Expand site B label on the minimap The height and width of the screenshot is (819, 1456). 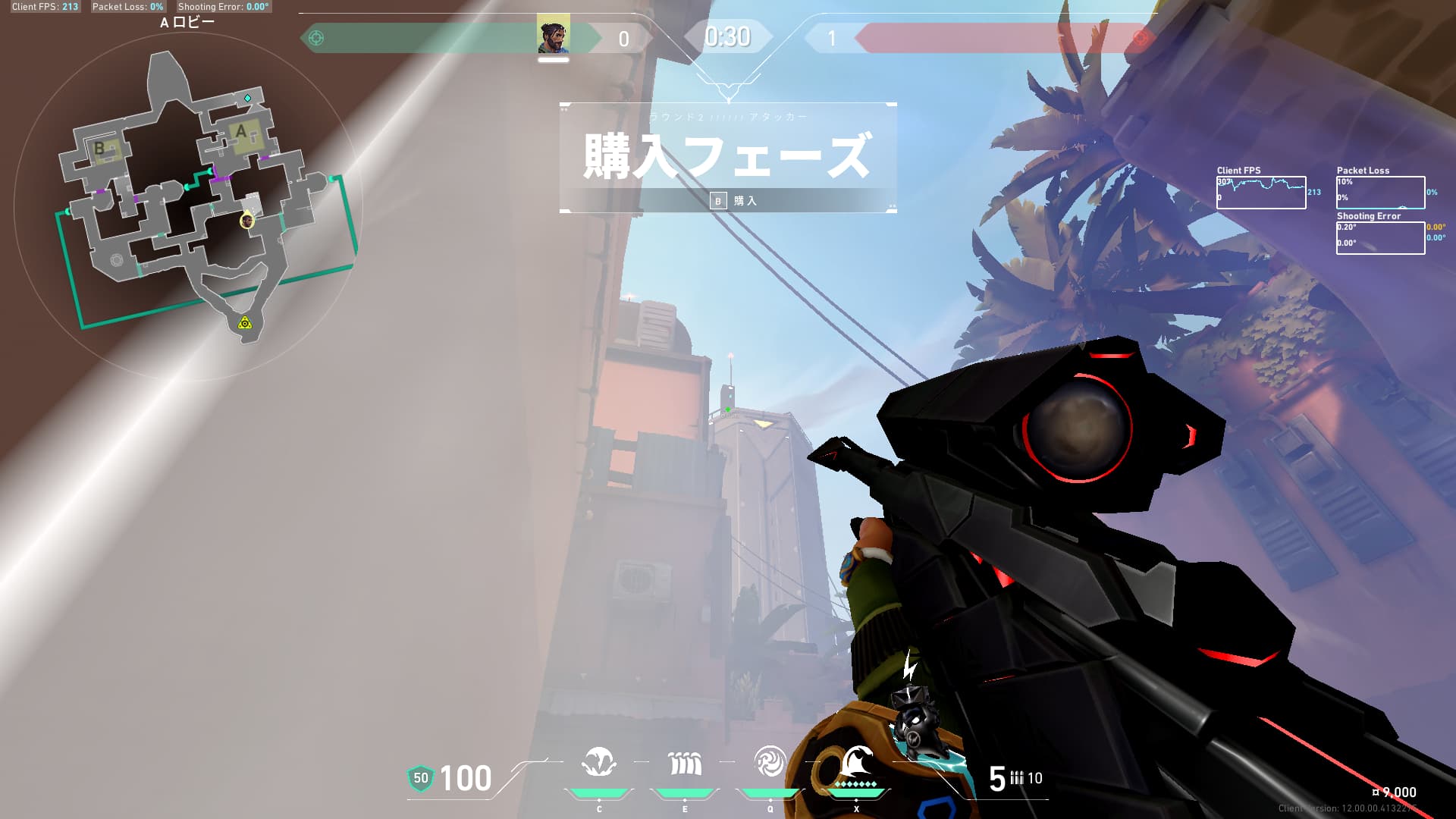point(101,149)
